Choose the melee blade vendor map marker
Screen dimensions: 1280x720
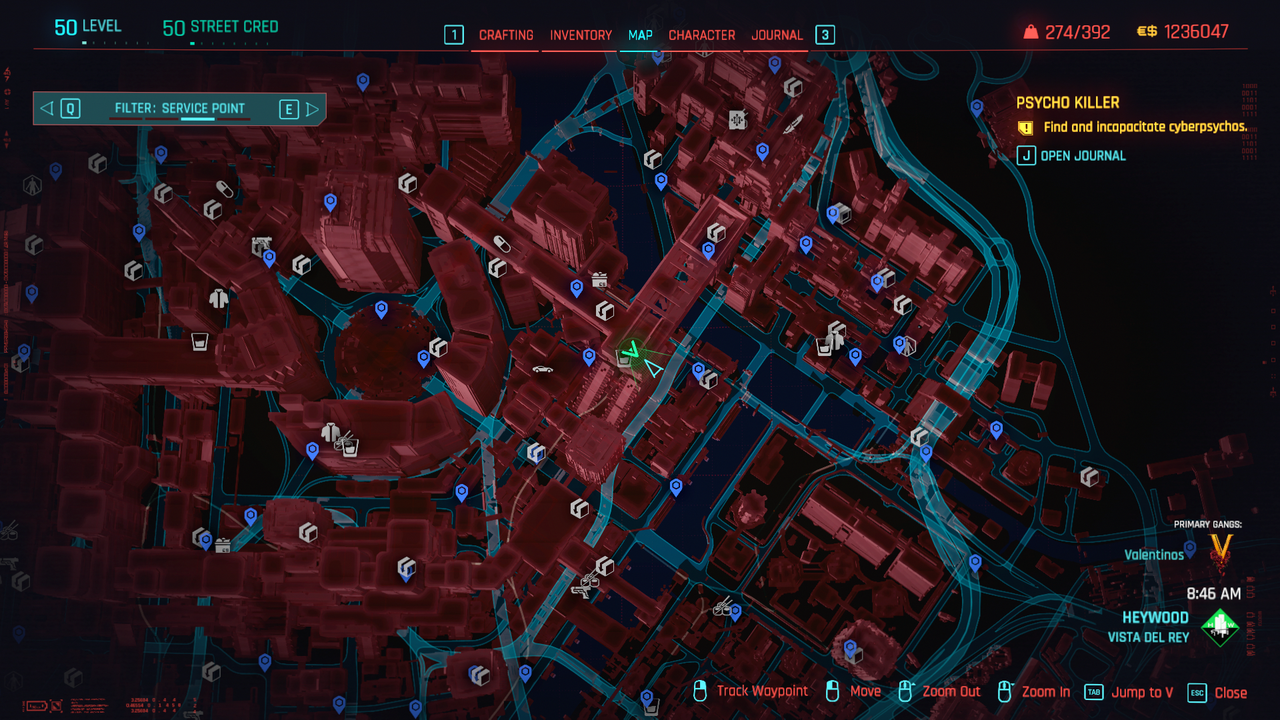[x=793, y=126]
